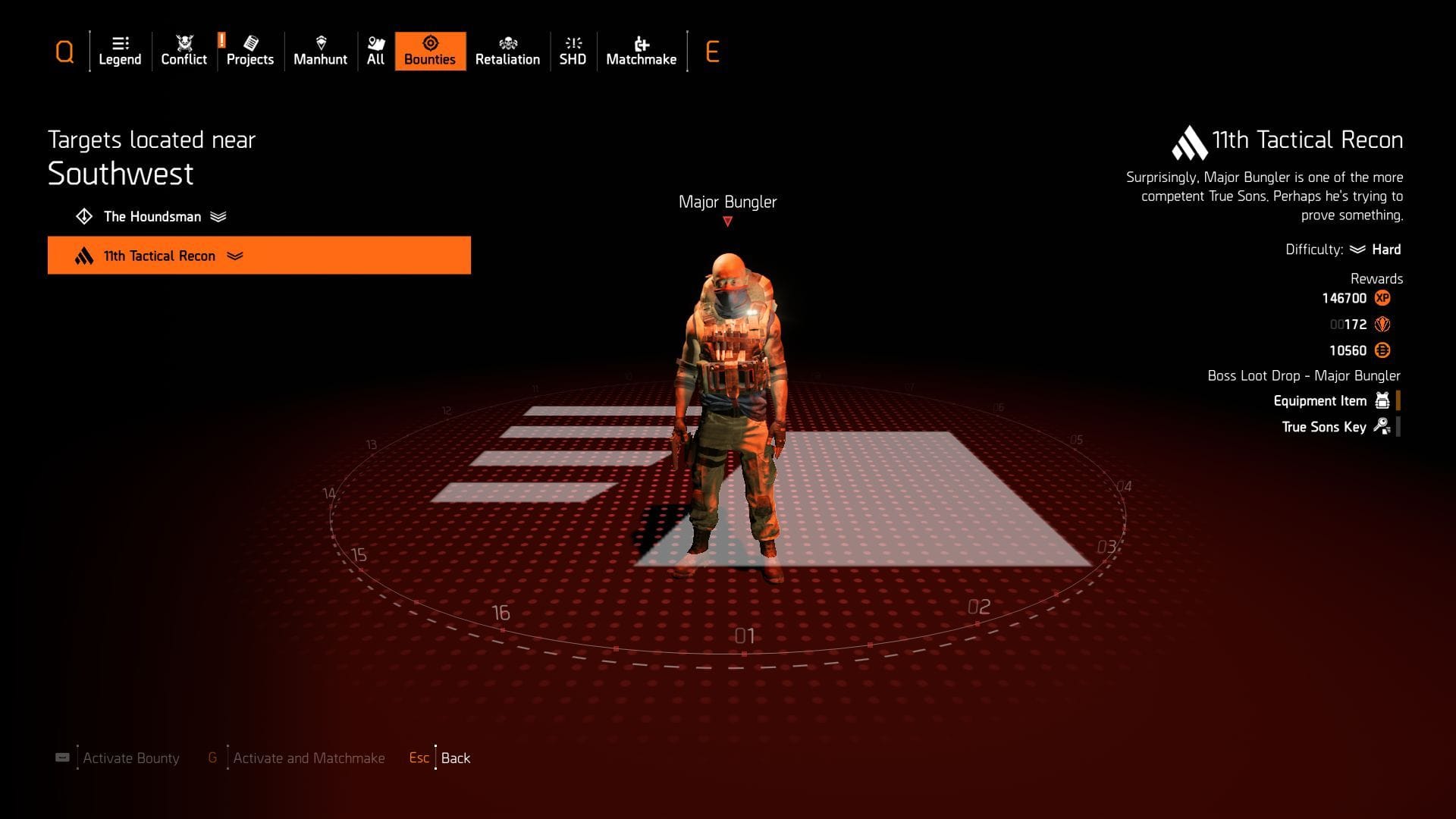Expand The Houndsman bounty entry

[220, 216]
